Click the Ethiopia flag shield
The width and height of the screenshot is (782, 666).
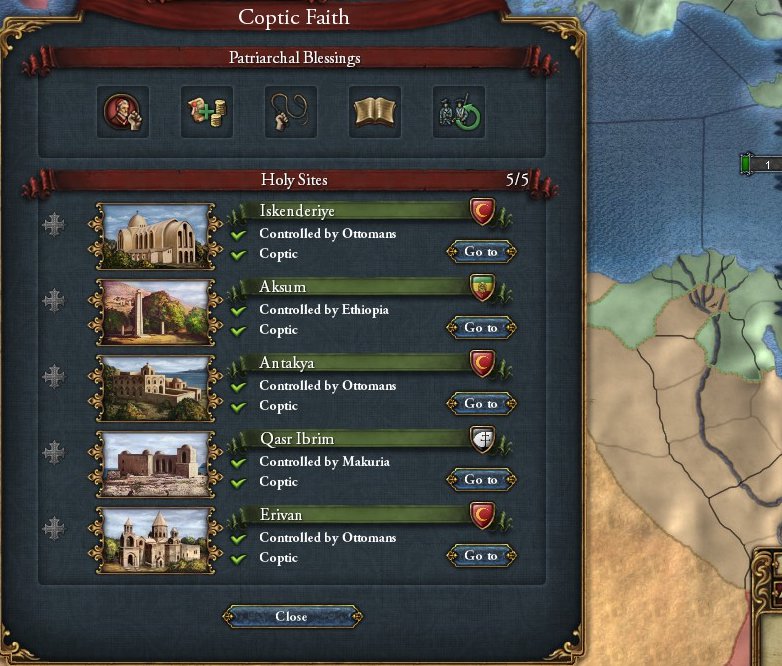[482, 286]
